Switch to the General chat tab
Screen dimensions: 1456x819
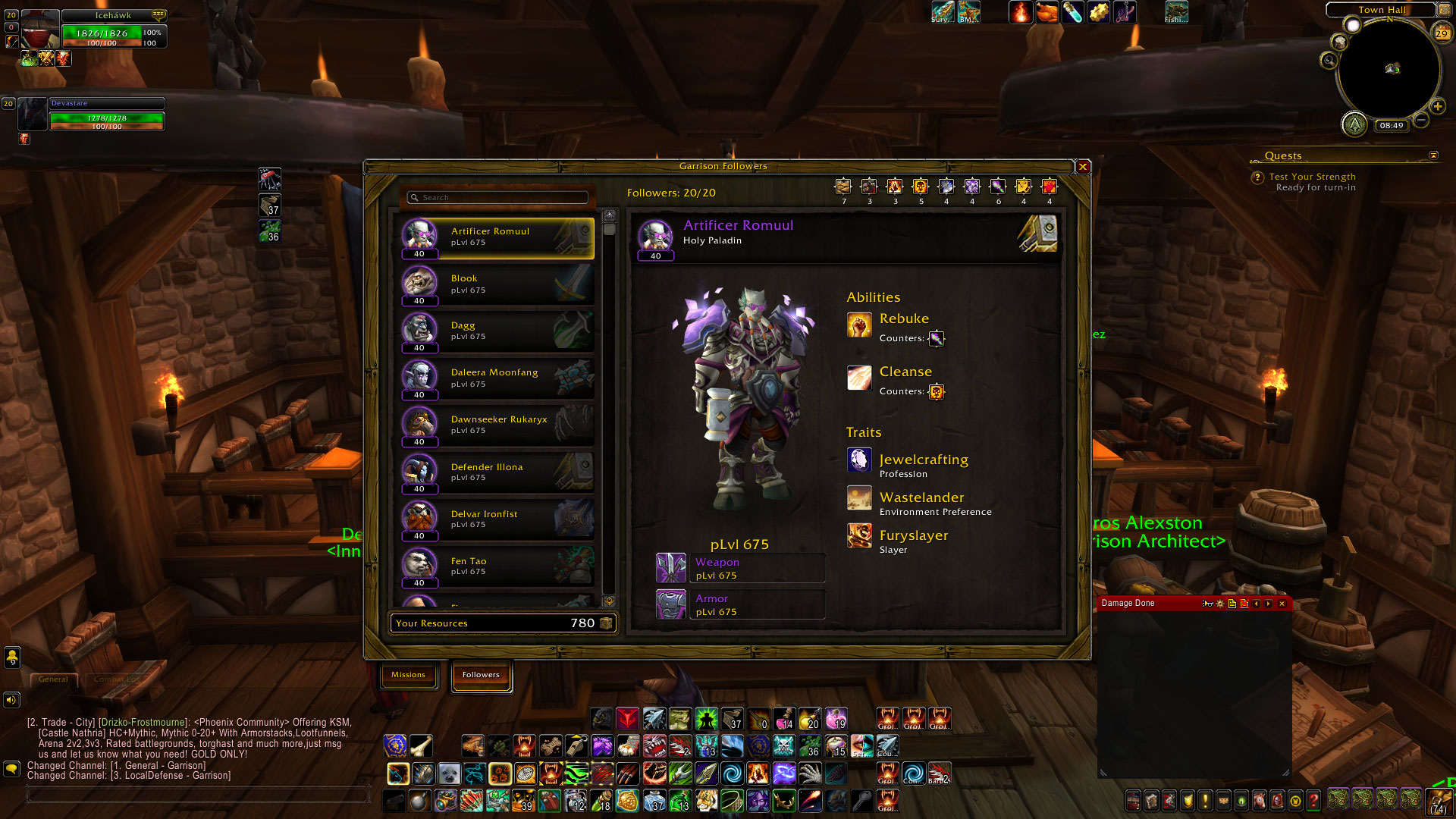pyautogui.click(x=53, y=679)
